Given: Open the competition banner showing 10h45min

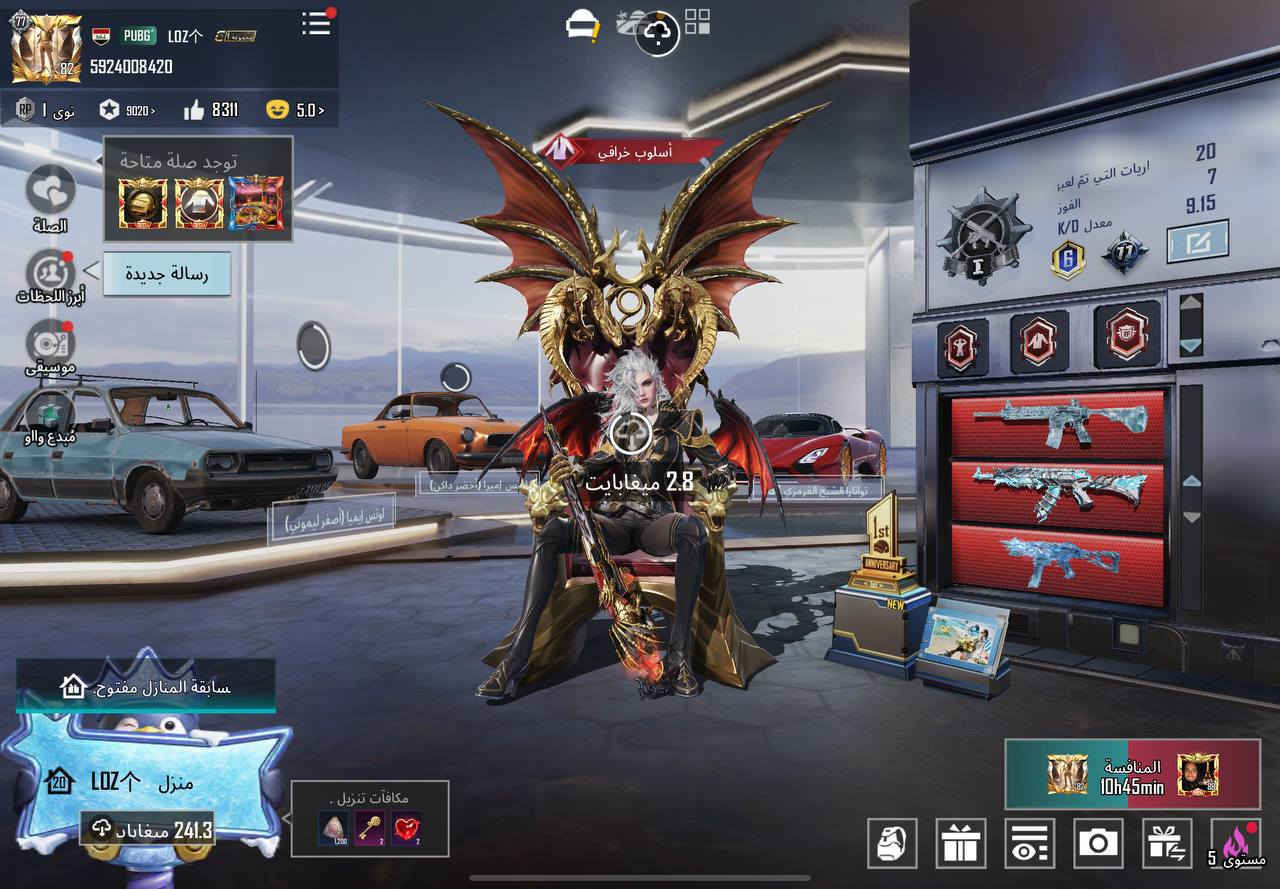Looking at the screenshot, I should tap(1132, 775).
